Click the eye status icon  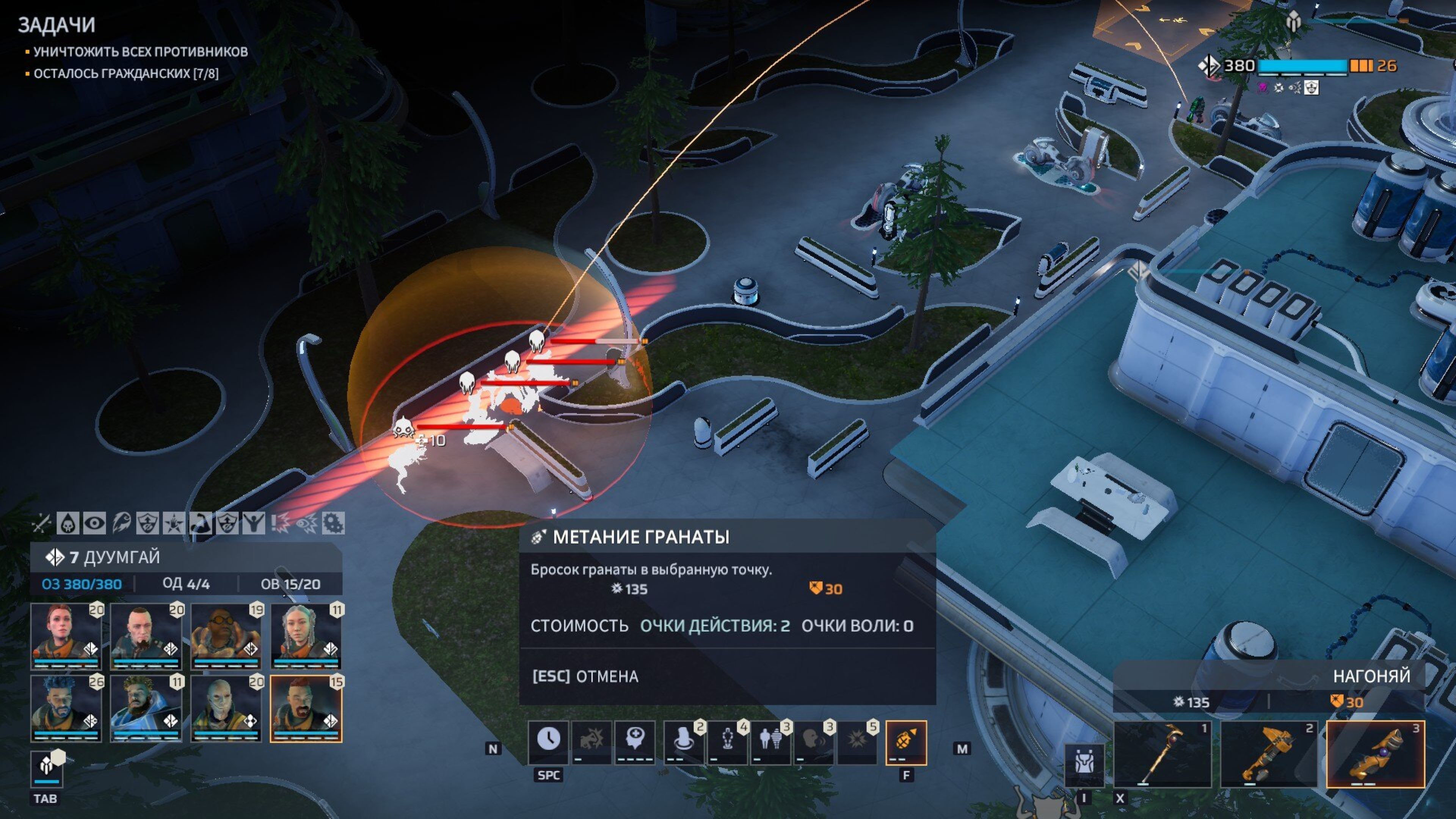click(x=94, y=523)
